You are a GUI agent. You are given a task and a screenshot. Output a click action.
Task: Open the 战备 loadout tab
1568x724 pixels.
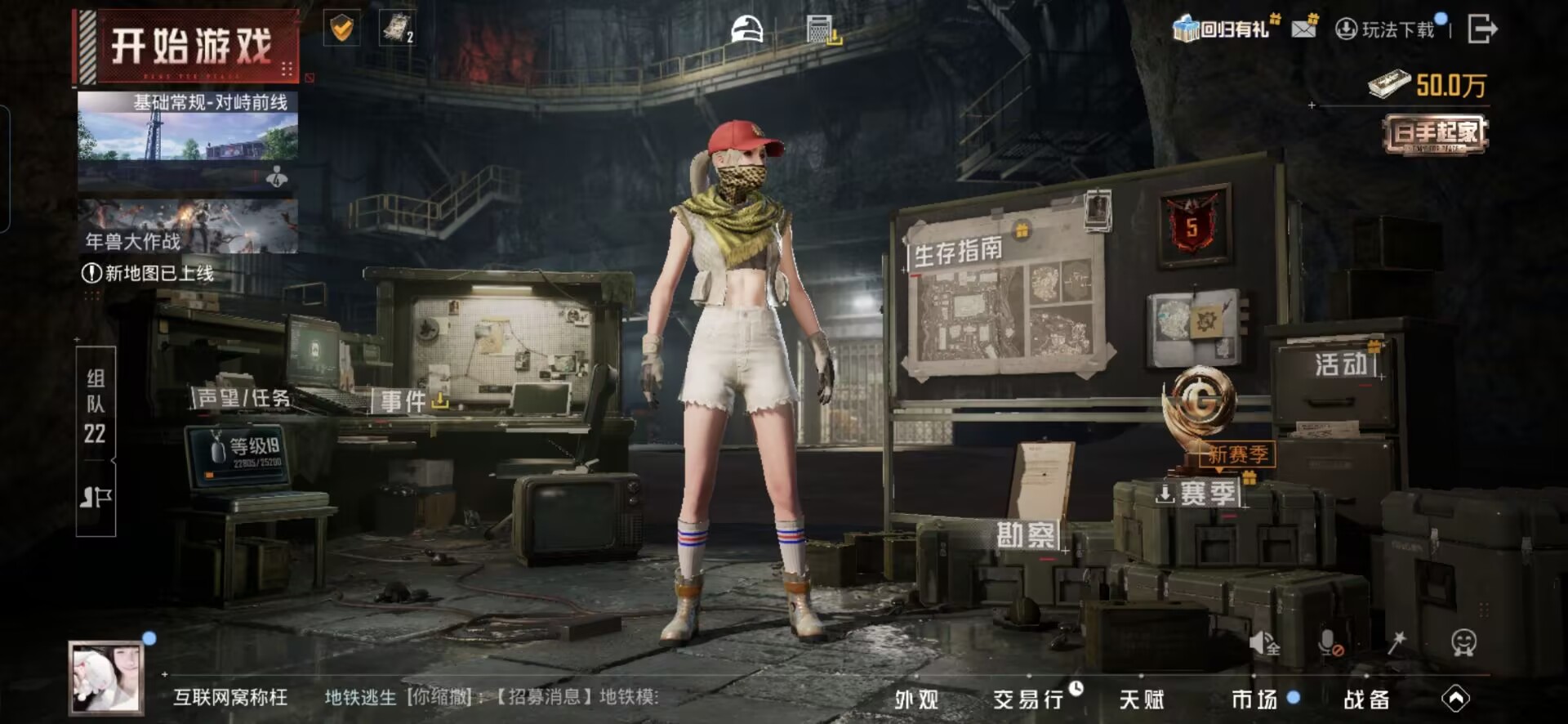[1366, 699]
